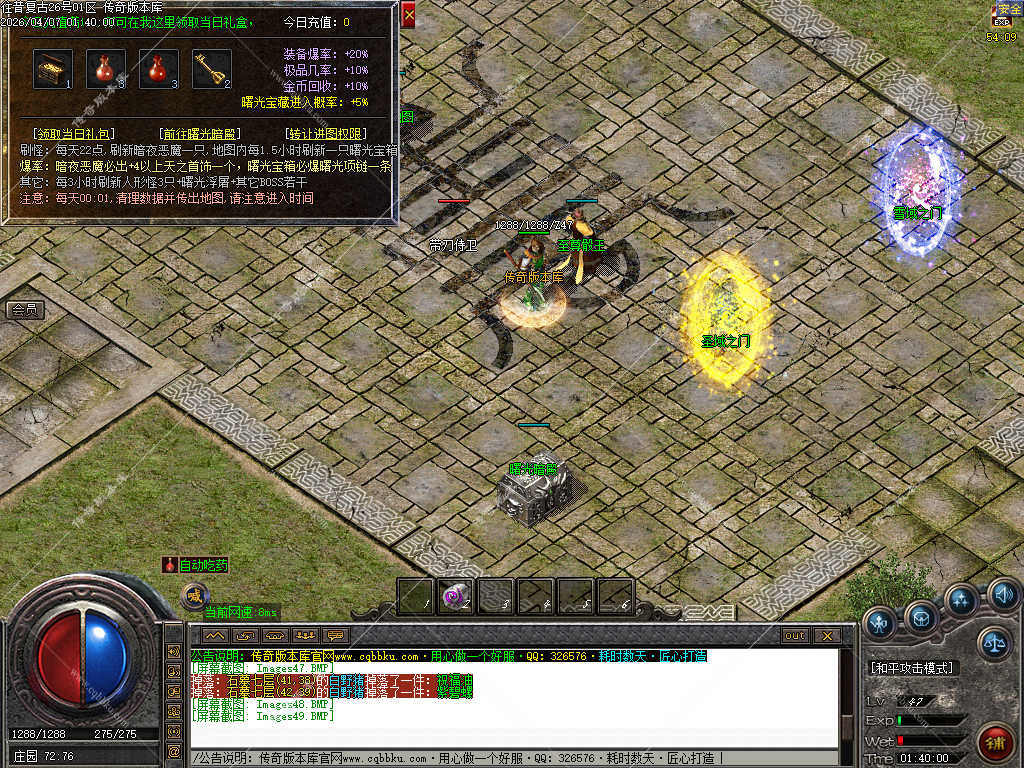Close the chat panel with X
Image resolution: width=1024 pixels, height=768 pixels.
[x=826, y=636]
